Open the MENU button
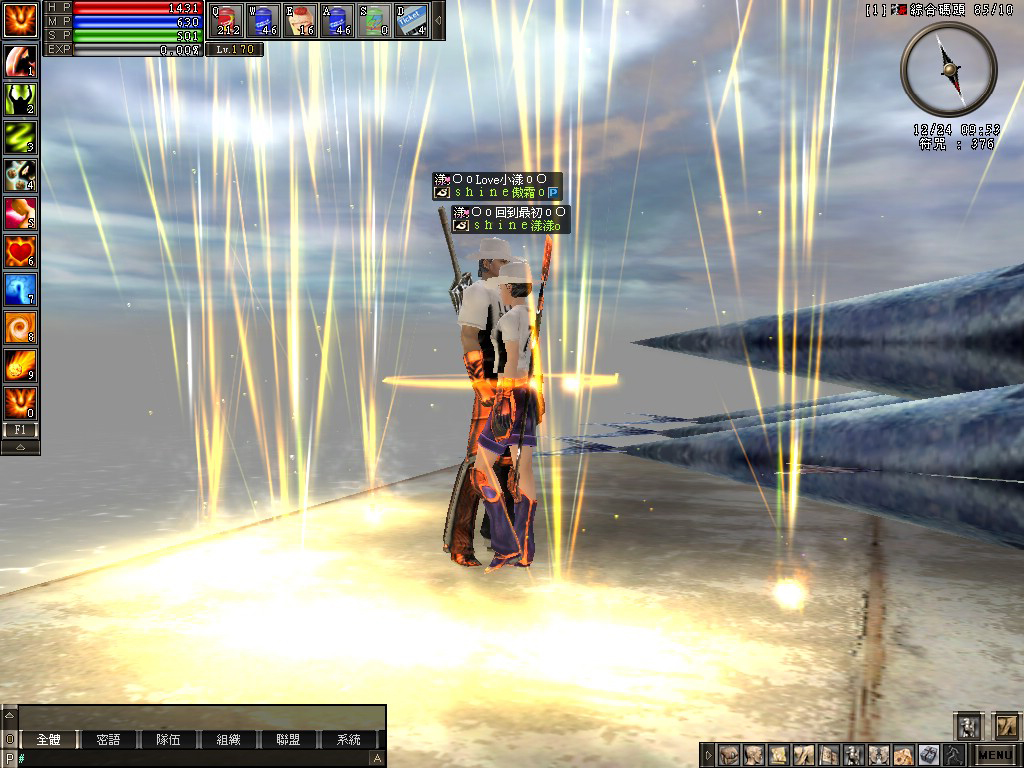Screen dimensions: 1024x768 (x=995, y=755)
